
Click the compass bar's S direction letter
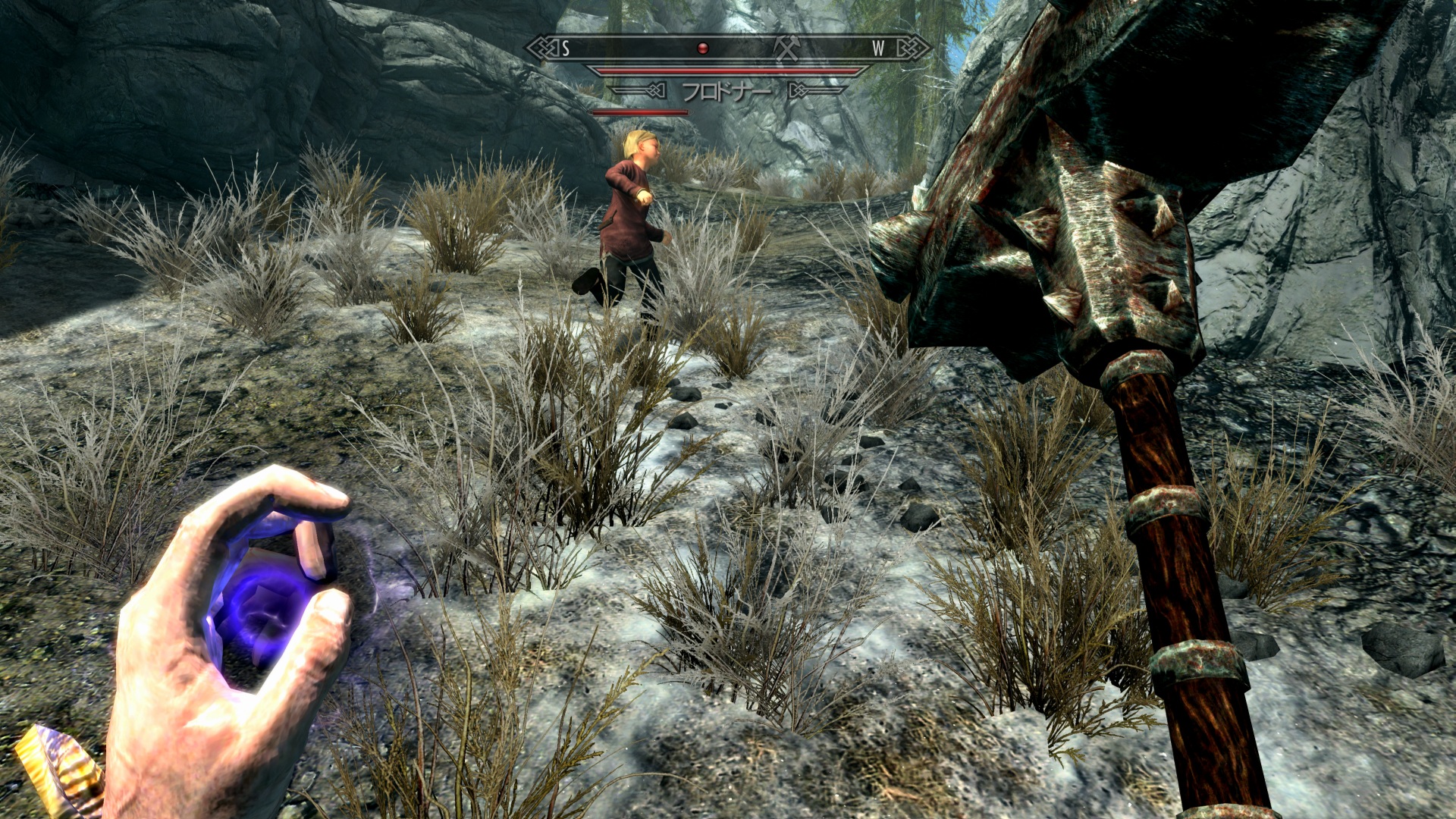(x=566, y=49)
